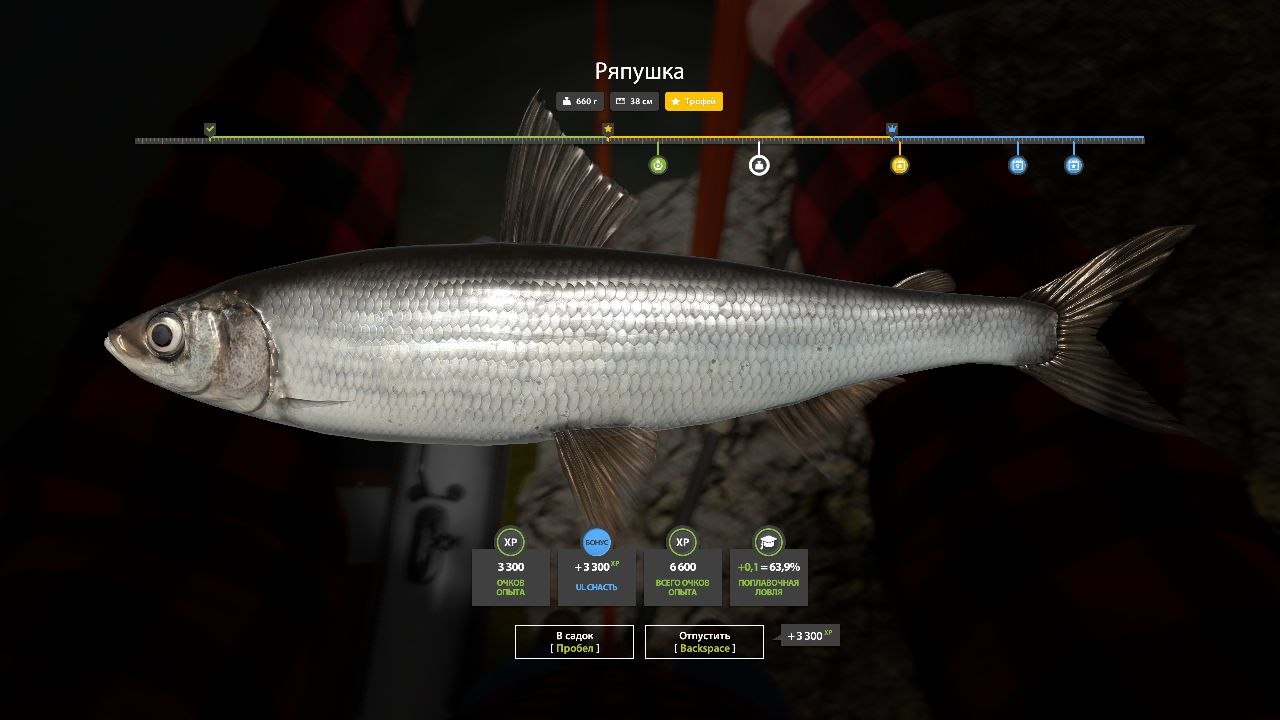
Task: Click the ВСЕГО ОЧКОВ ОПЫТА panel
Action: click(682, 578)
